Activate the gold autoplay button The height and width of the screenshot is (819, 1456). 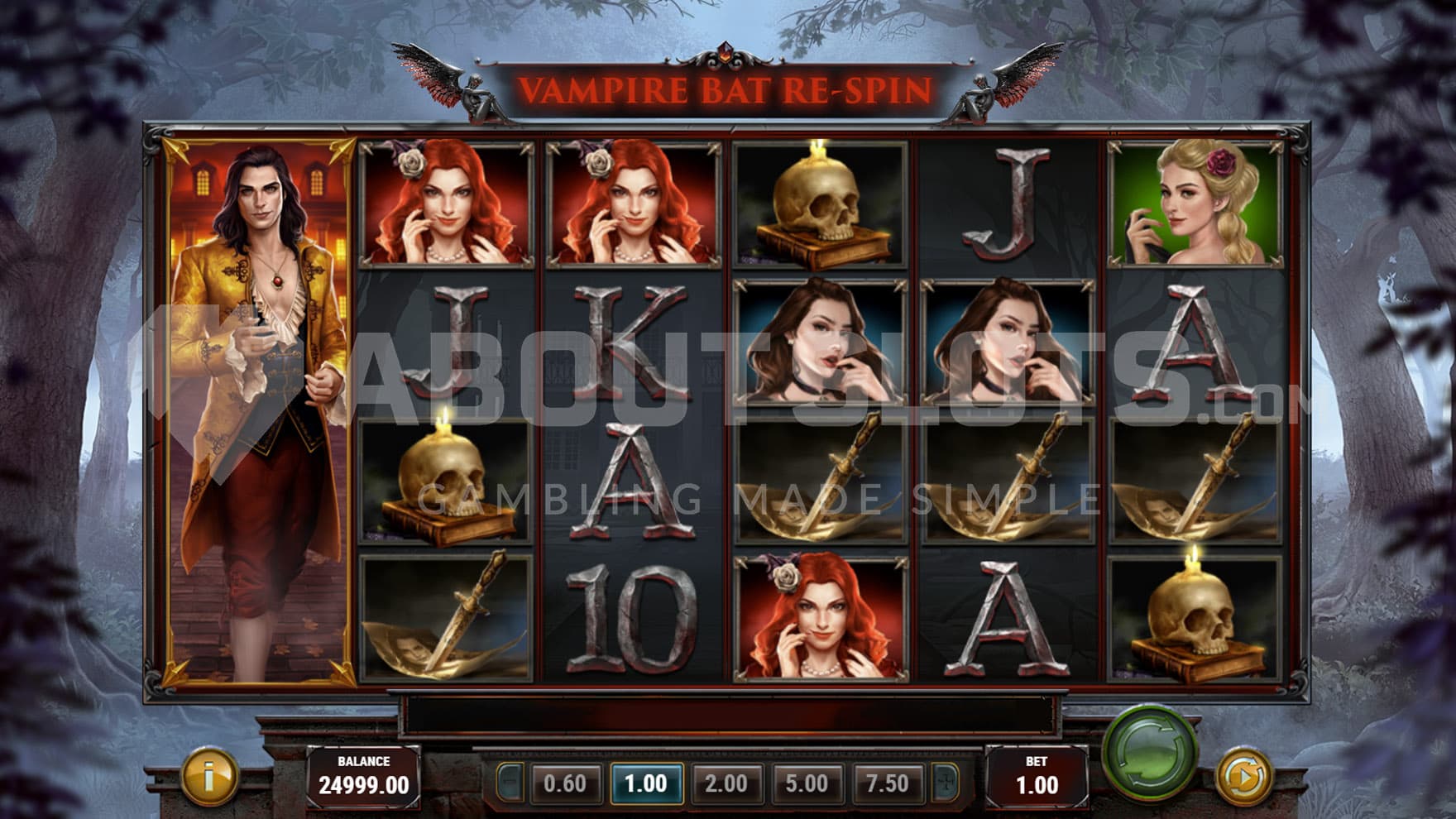(x=1243, y=776)
